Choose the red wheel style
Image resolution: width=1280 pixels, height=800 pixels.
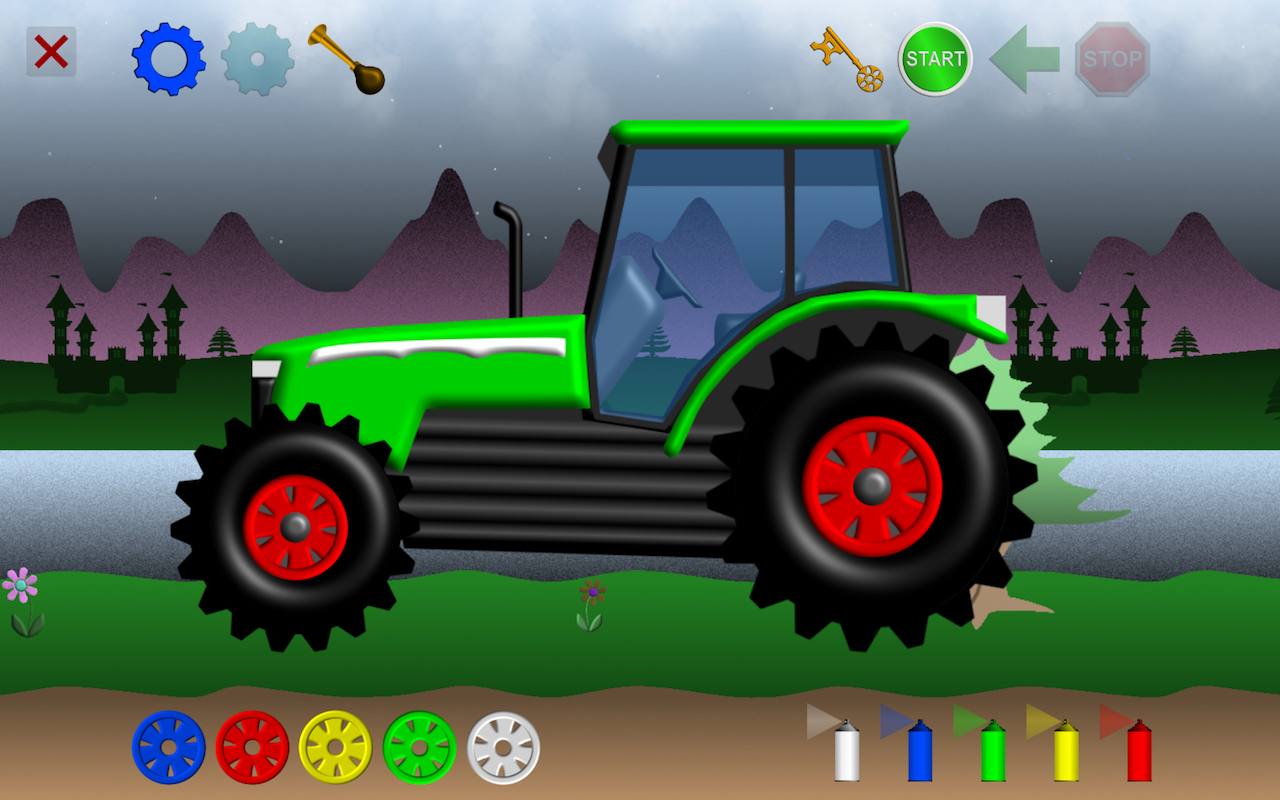pyautogui.click(x=250, y=747)
